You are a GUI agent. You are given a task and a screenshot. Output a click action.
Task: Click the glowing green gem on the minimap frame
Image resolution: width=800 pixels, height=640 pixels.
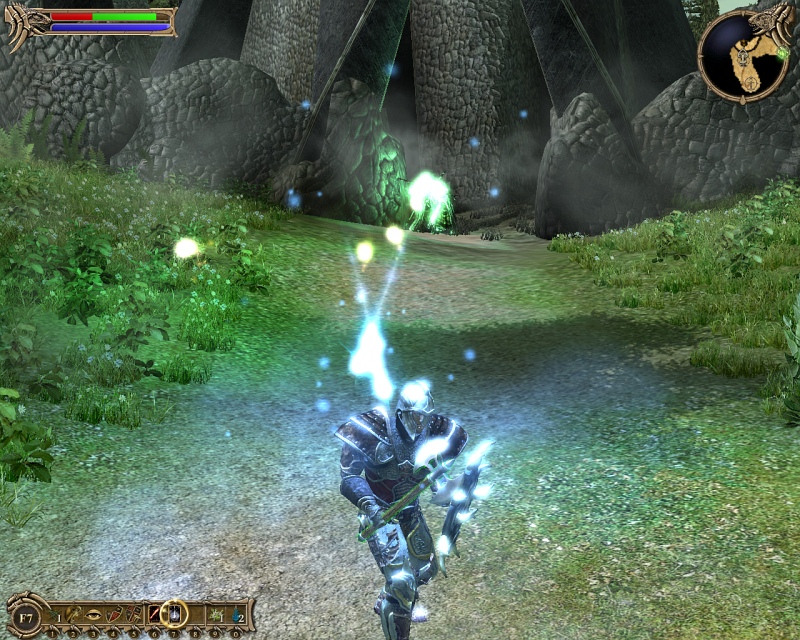[x=781, y=52]
